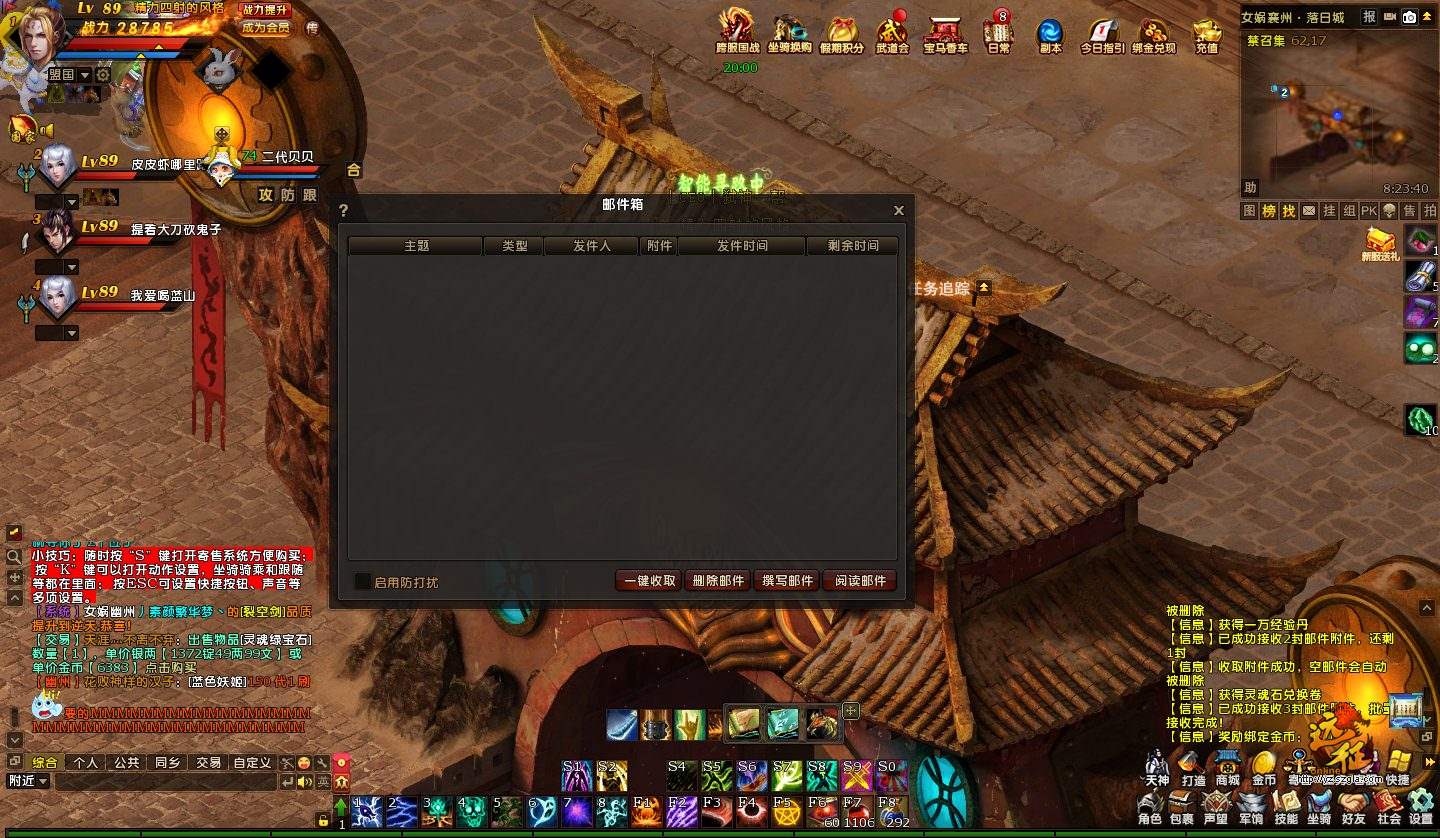Screen dimensions: 1440x838
Task: Close the 邮件箱 mailbox window
Action: (898, 211)
